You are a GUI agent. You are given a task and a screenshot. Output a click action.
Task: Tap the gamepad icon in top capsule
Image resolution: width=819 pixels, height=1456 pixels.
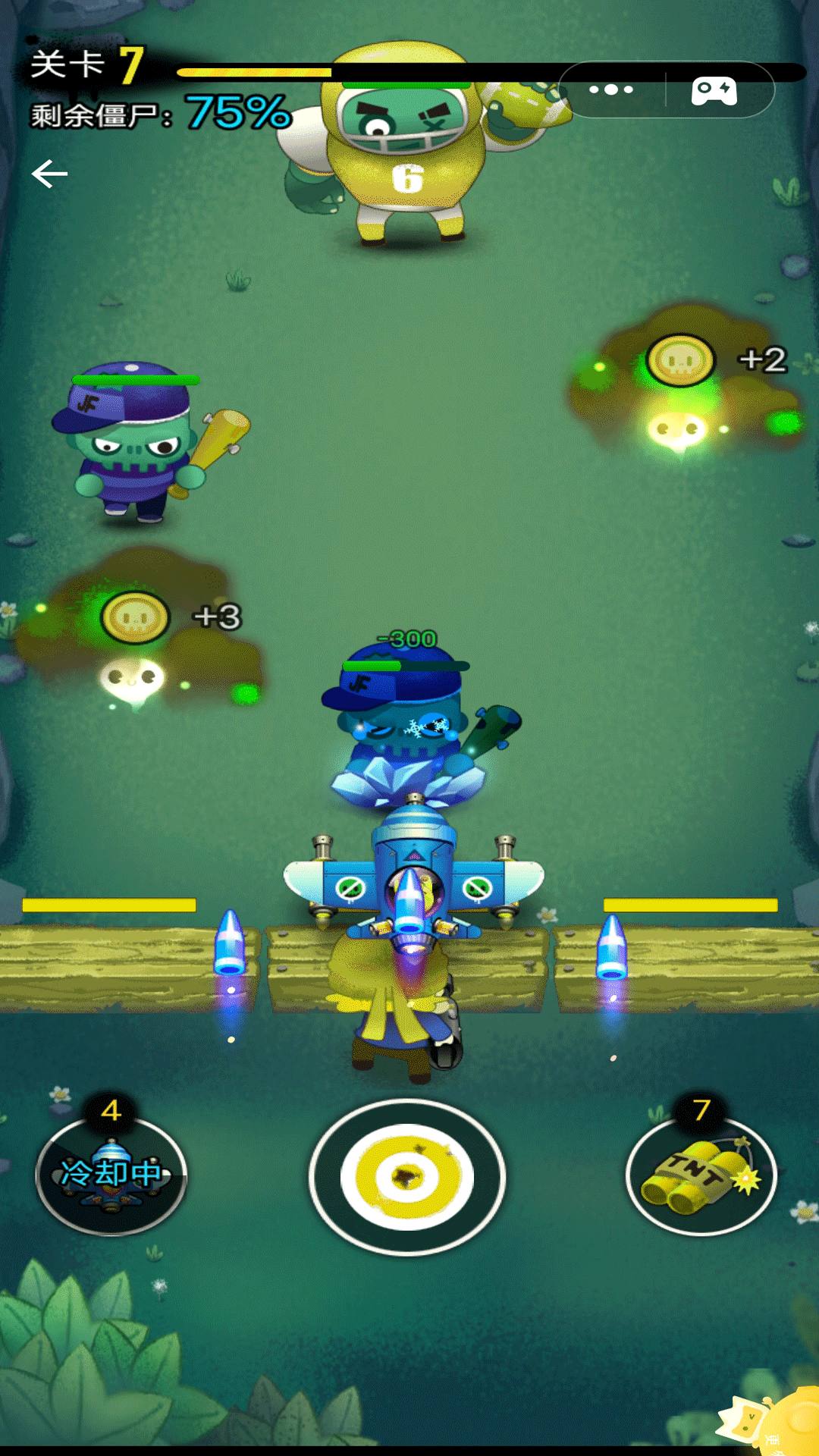[714, 90]
